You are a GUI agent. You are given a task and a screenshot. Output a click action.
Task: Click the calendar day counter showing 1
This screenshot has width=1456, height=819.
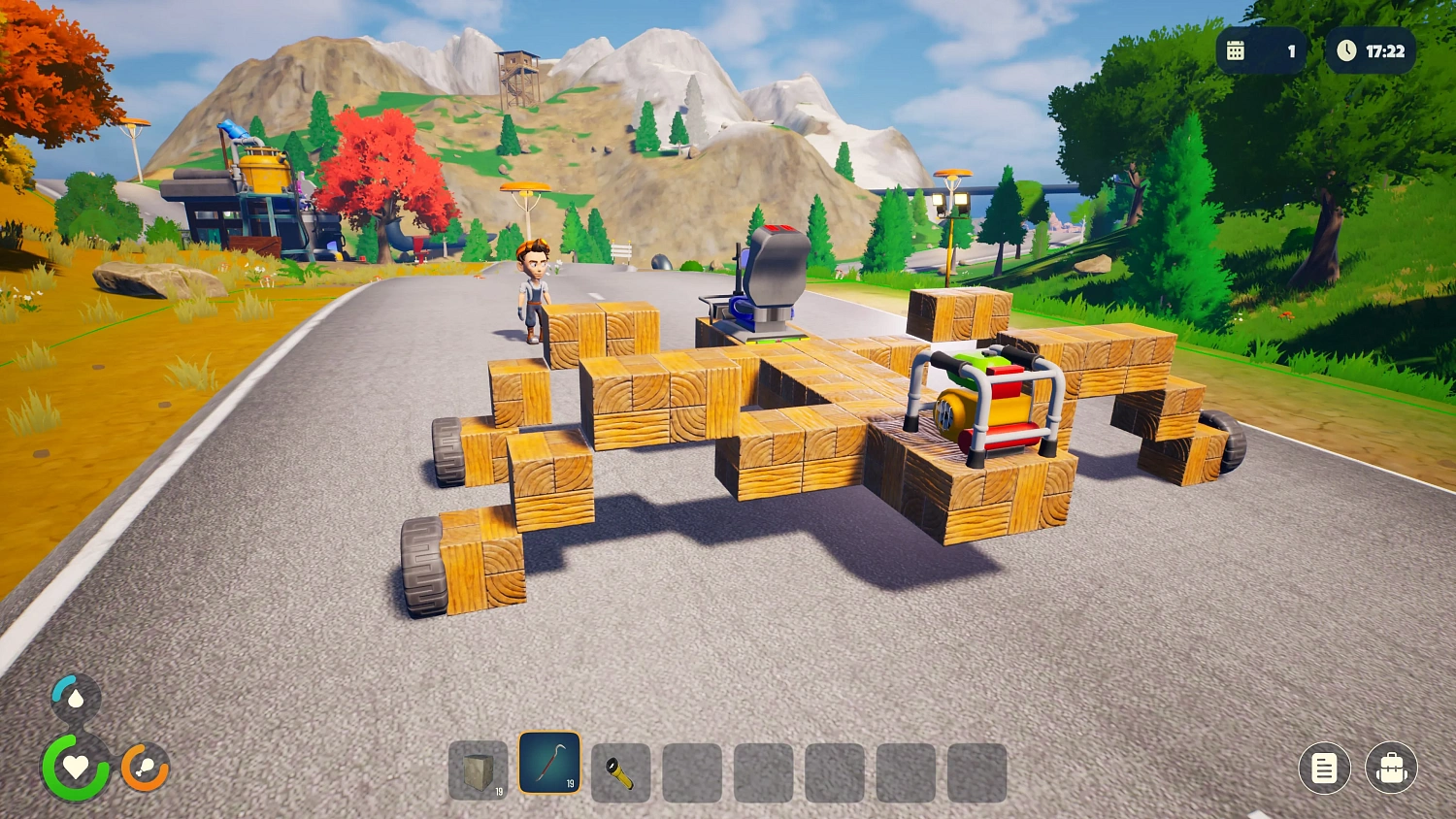tap(1262, 50)
